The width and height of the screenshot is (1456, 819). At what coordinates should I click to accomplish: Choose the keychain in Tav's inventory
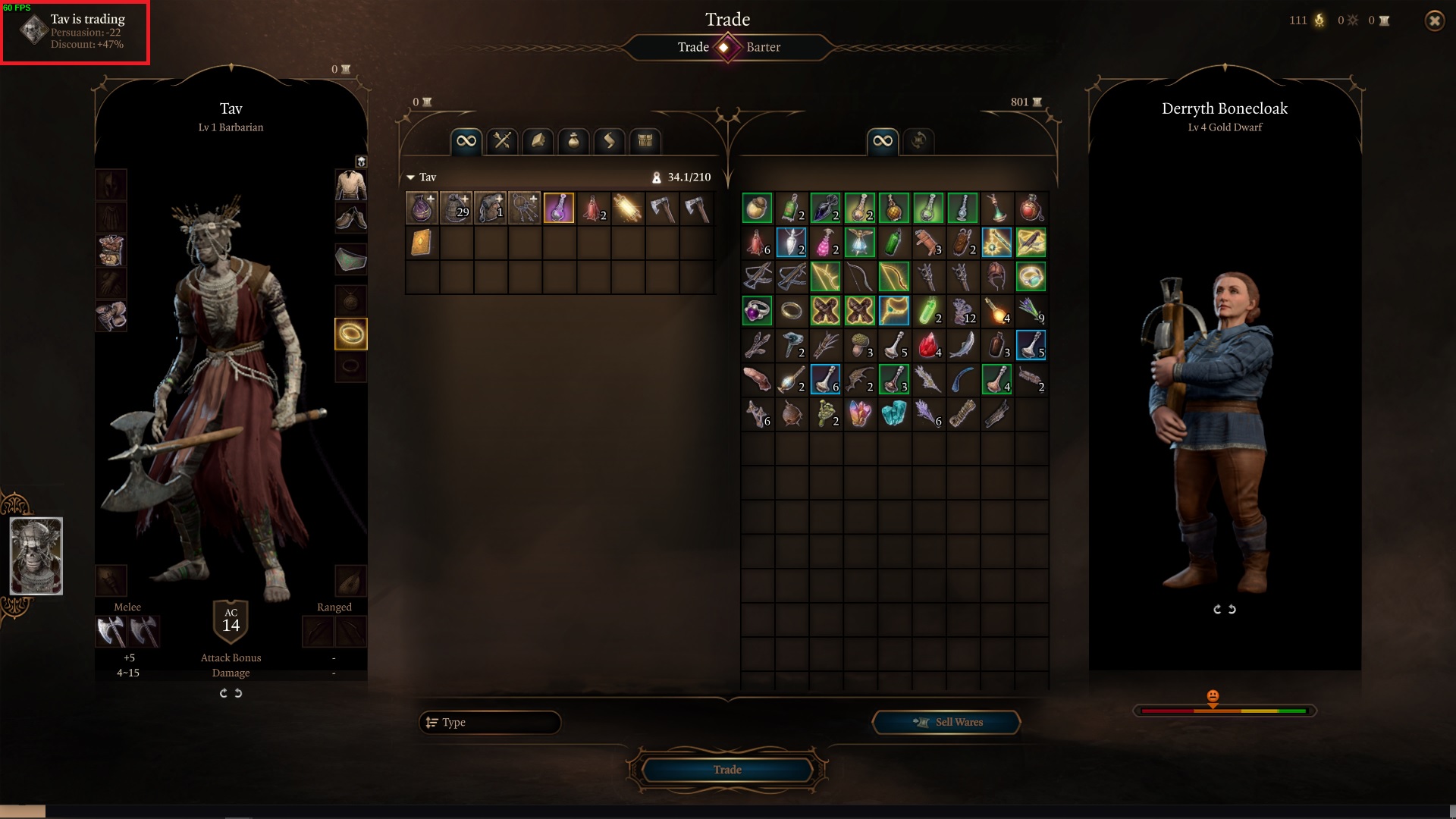pos(525,209)
